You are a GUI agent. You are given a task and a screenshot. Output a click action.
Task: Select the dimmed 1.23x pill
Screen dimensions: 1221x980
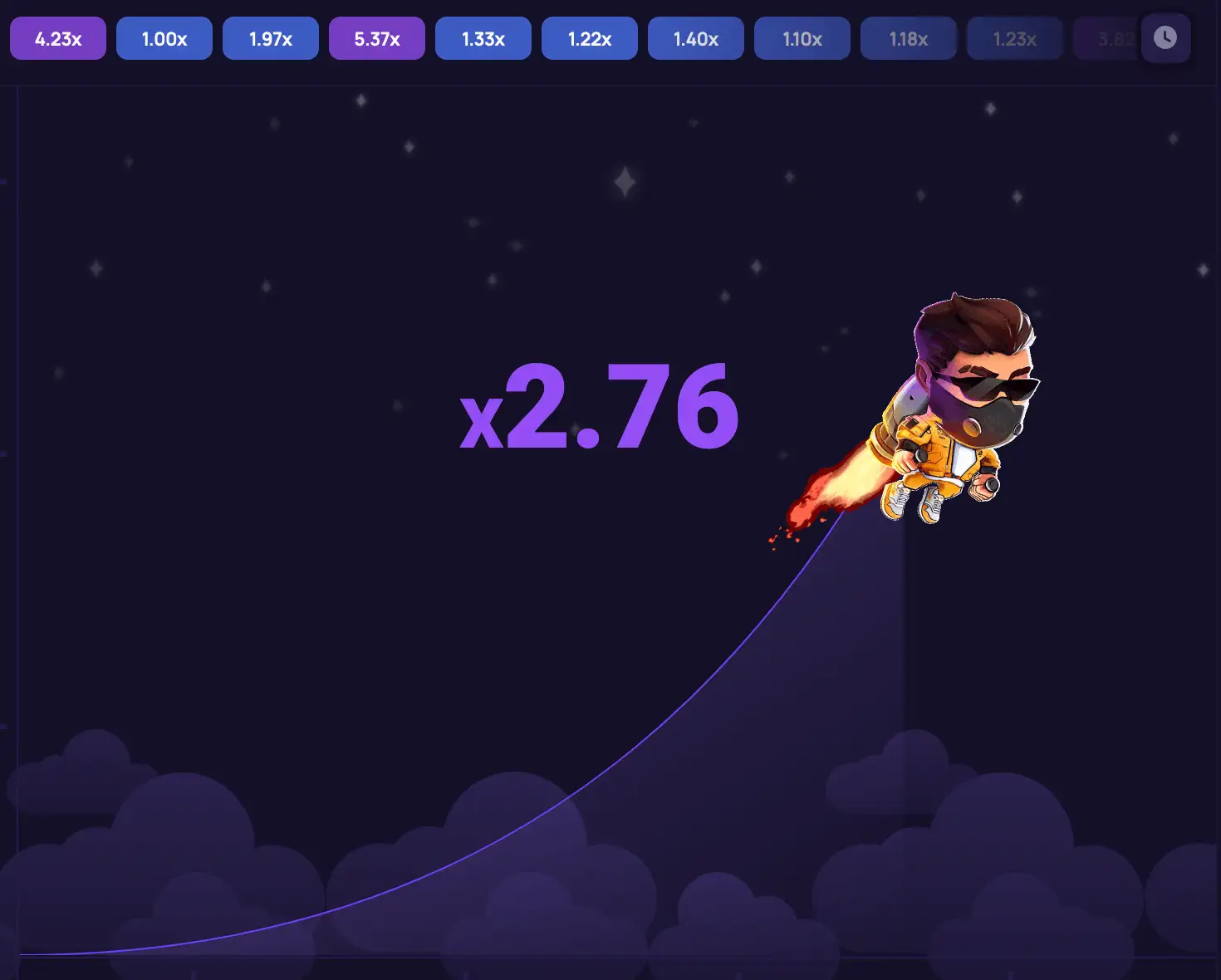point(1014,37)
